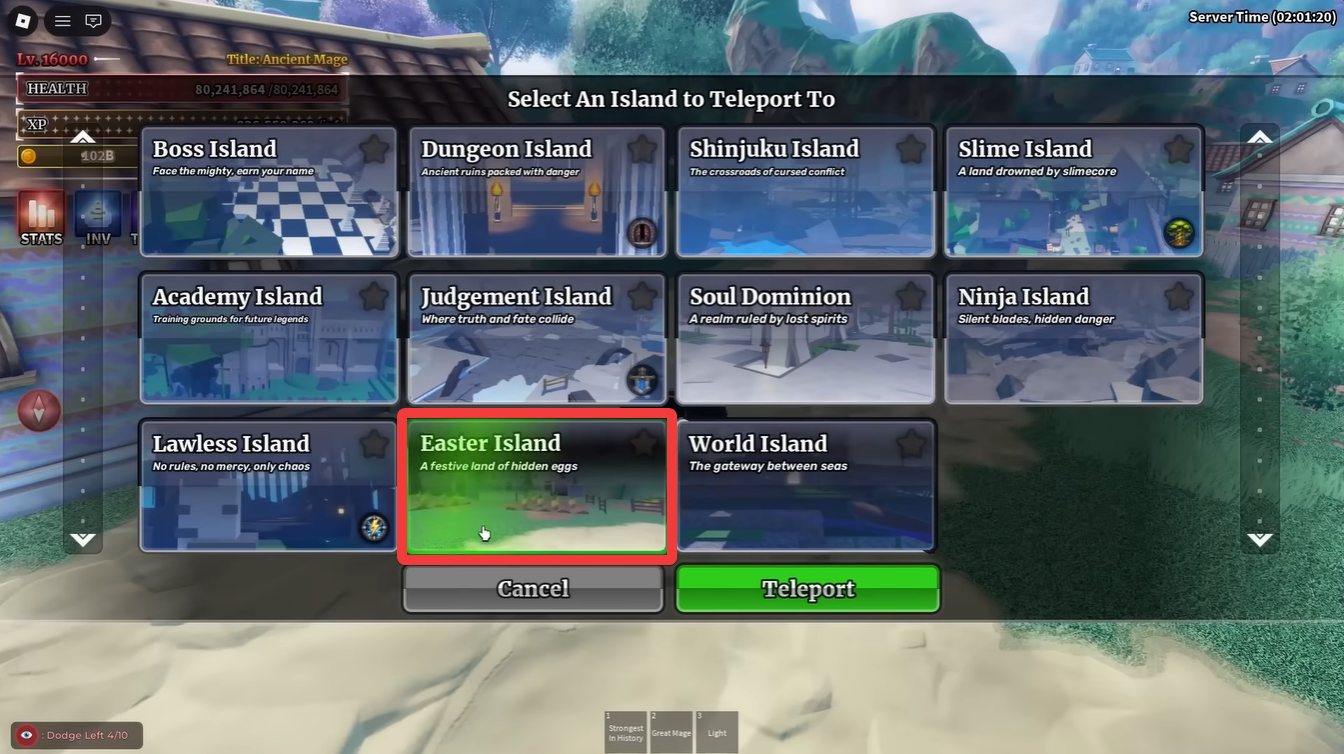Click the up arrow above the coin counter
This screenshot has width=1344, height=754.
(x=82, y=136)
